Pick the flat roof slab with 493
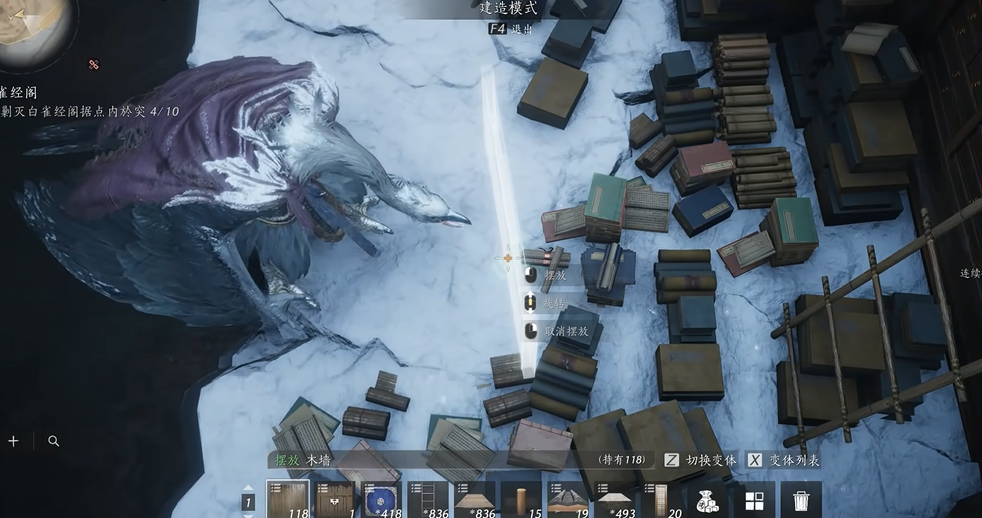 614,498
